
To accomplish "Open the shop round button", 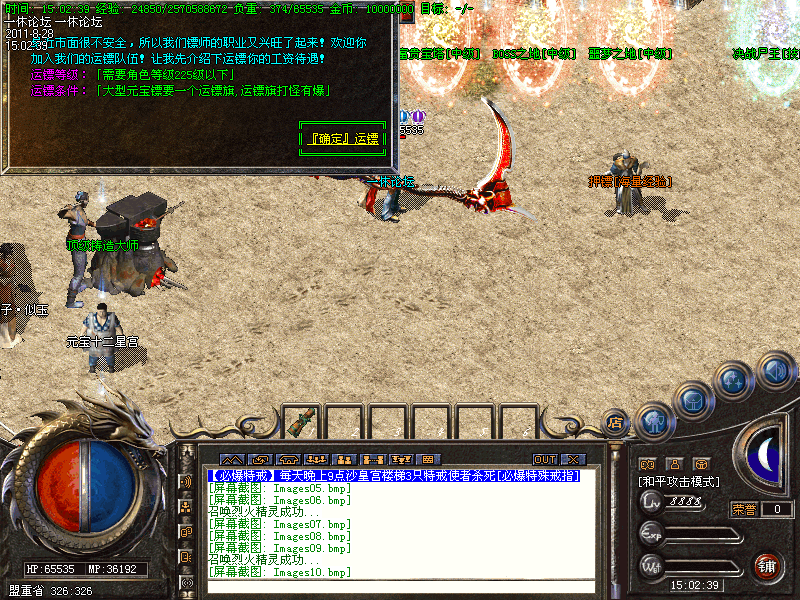I will 616,421.
